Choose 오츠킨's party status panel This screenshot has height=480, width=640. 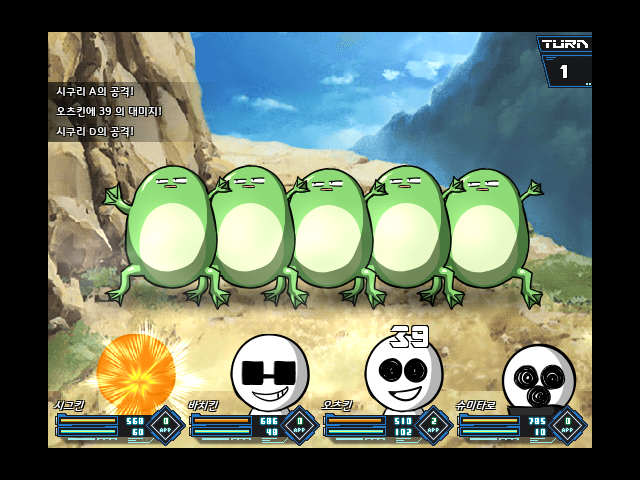tap(384, 424)
